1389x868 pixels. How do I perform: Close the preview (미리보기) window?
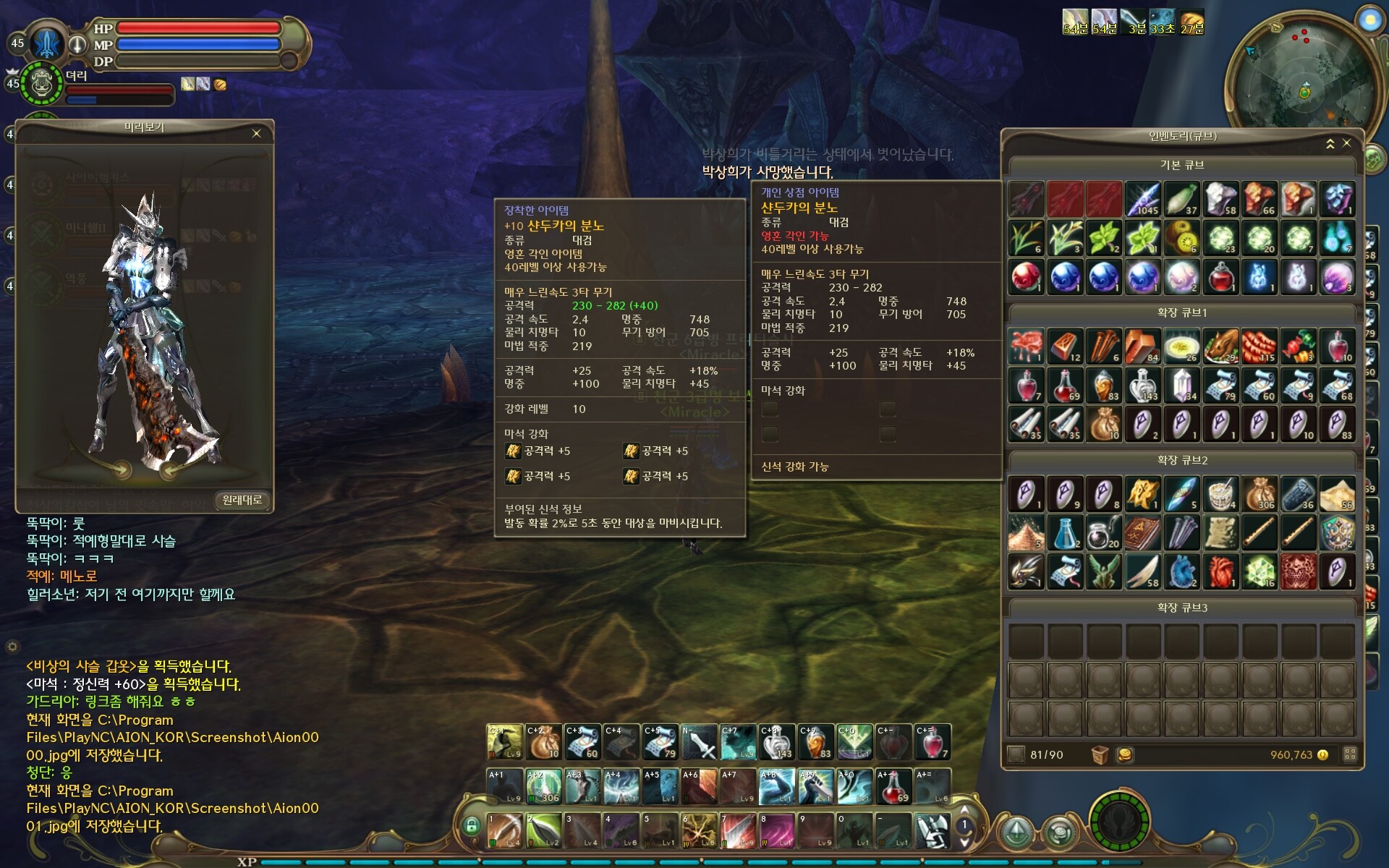[x=256, y=133]
